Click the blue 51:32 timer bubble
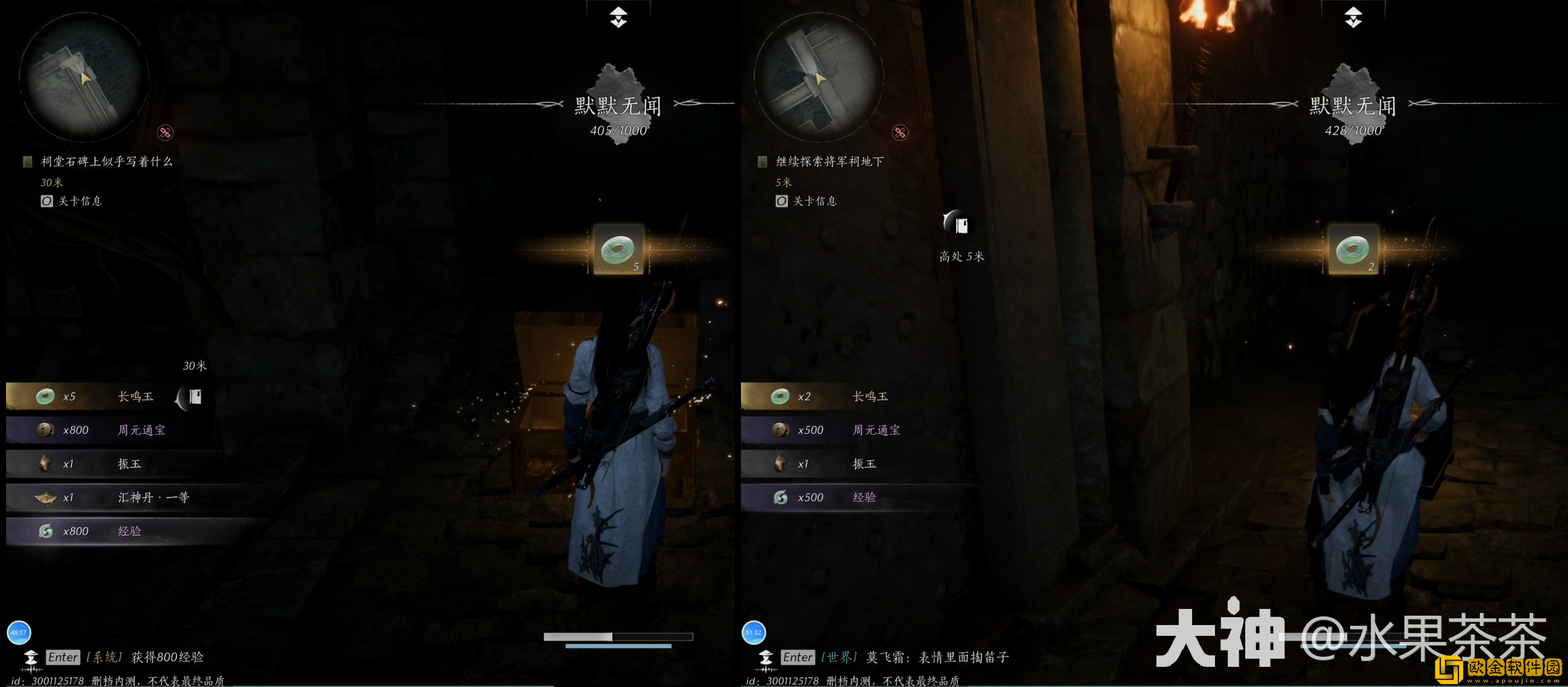1568x687 pixels. (x=754, y=632)
